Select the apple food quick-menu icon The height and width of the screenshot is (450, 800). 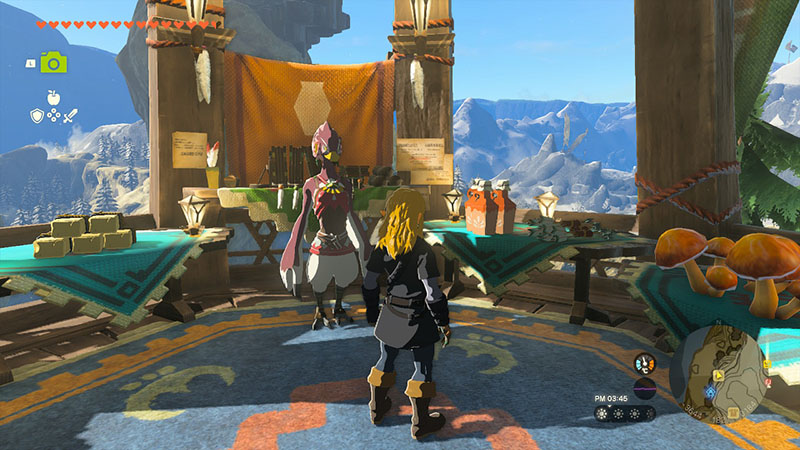52,99
